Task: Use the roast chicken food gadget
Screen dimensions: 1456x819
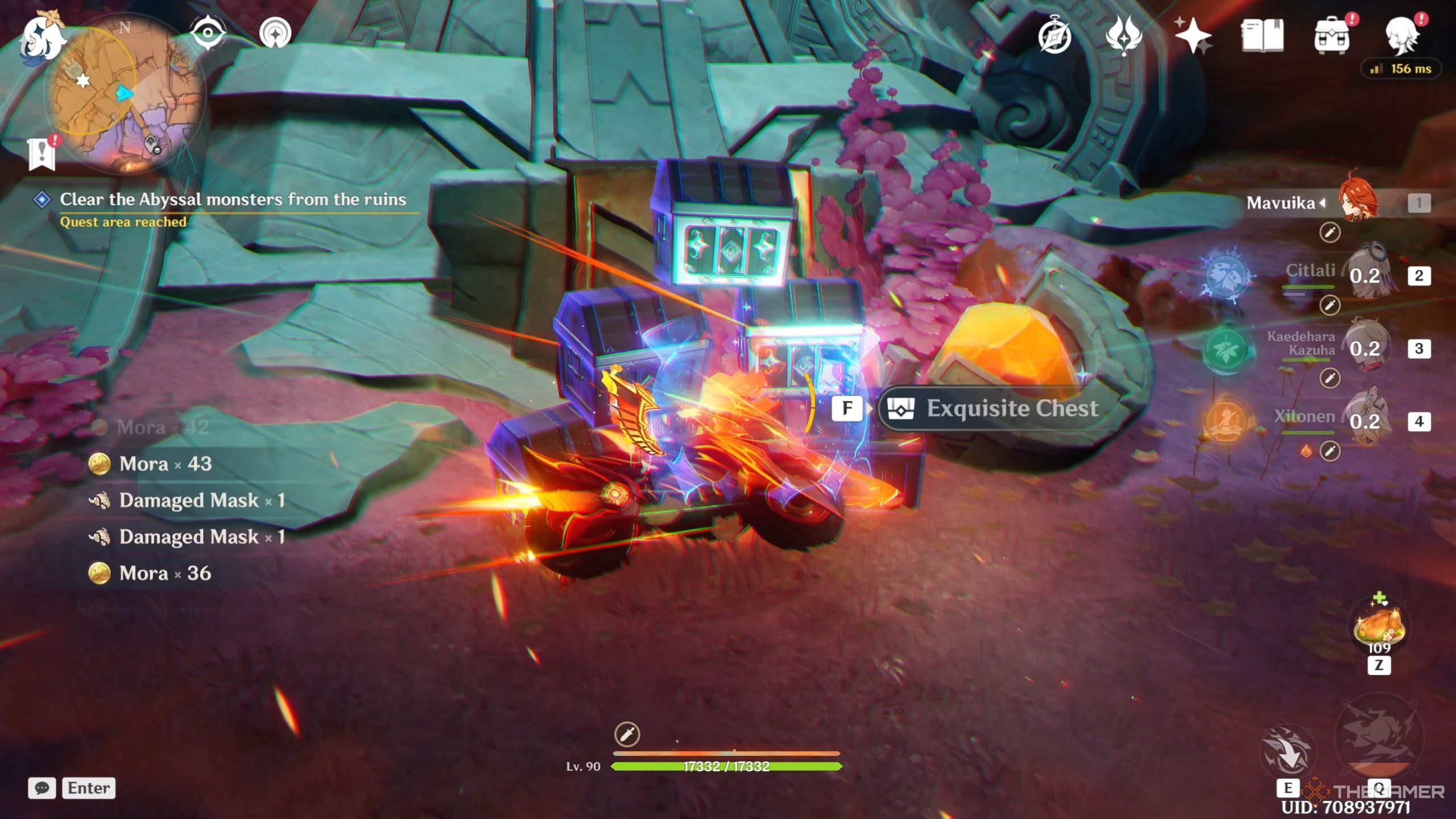Action: coord(1379,626)
